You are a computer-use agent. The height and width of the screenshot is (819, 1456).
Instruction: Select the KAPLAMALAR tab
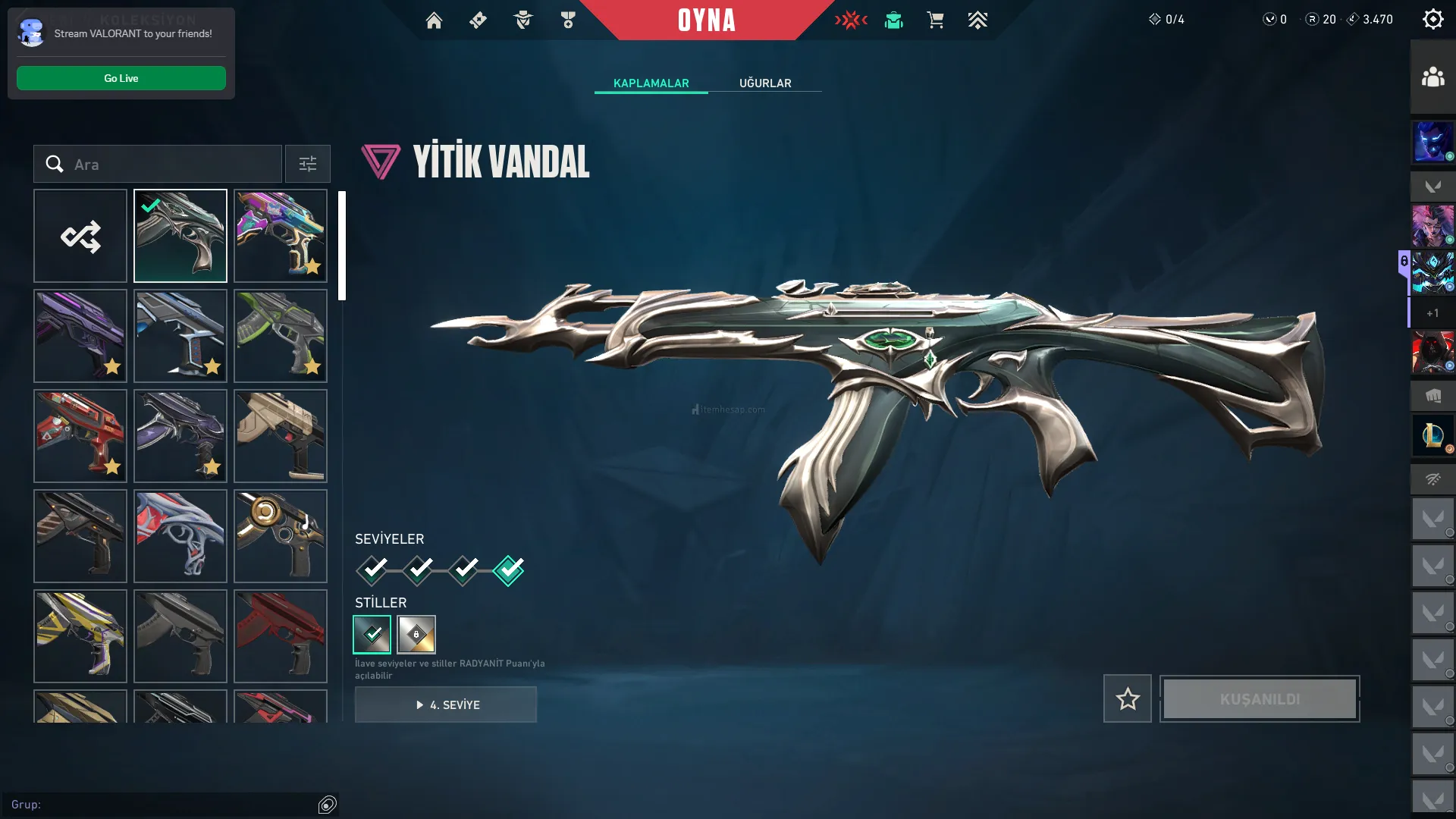tap(651, 83)
